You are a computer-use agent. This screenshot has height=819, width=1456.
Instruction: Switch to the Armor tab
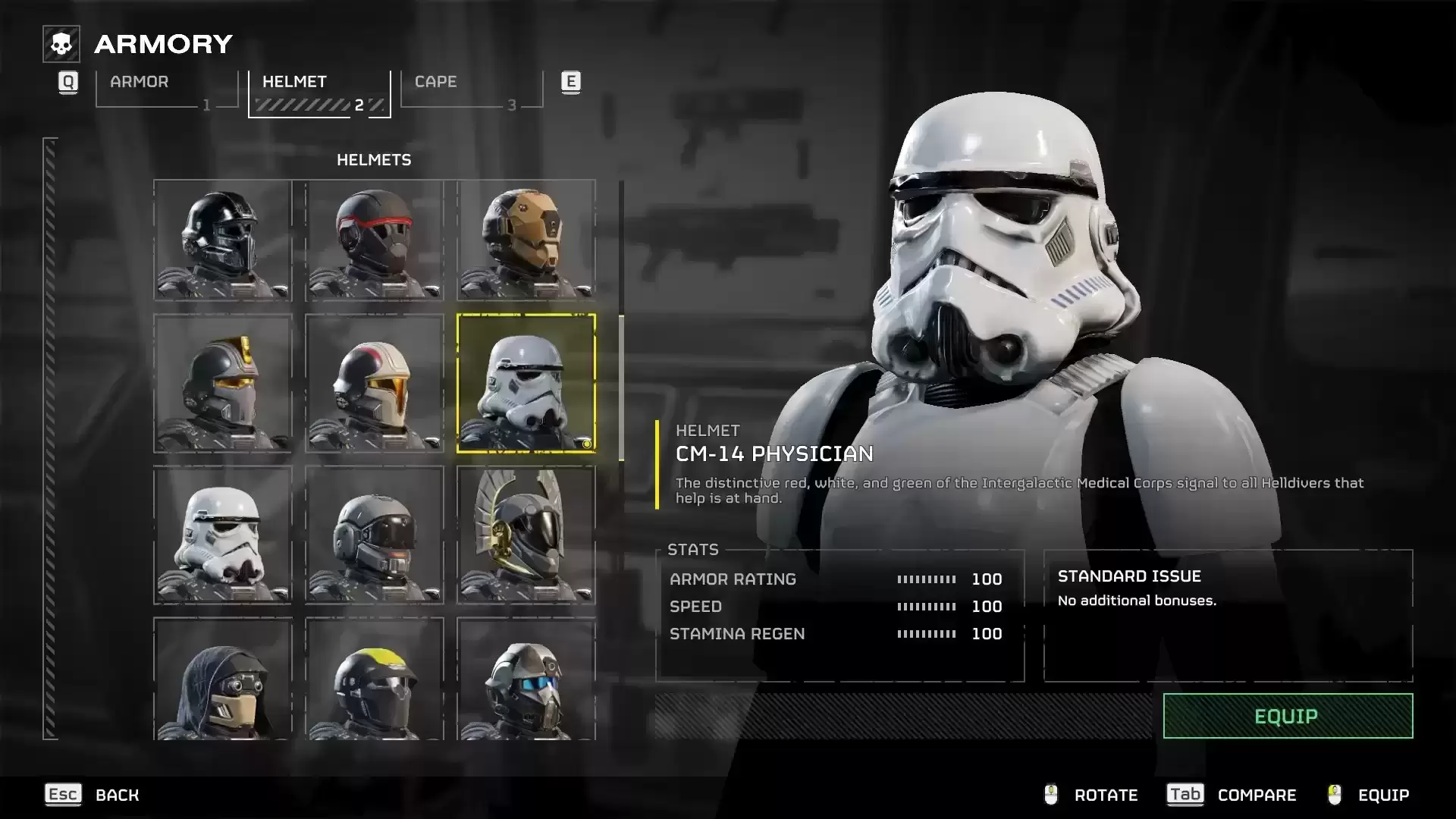(x=167, y=89)
